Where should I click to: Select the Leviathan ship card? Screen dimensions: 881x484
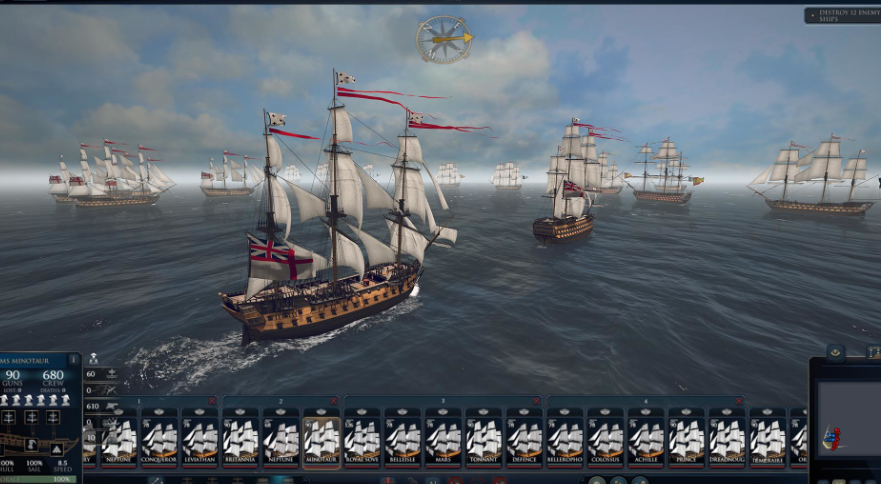[200, 437]
